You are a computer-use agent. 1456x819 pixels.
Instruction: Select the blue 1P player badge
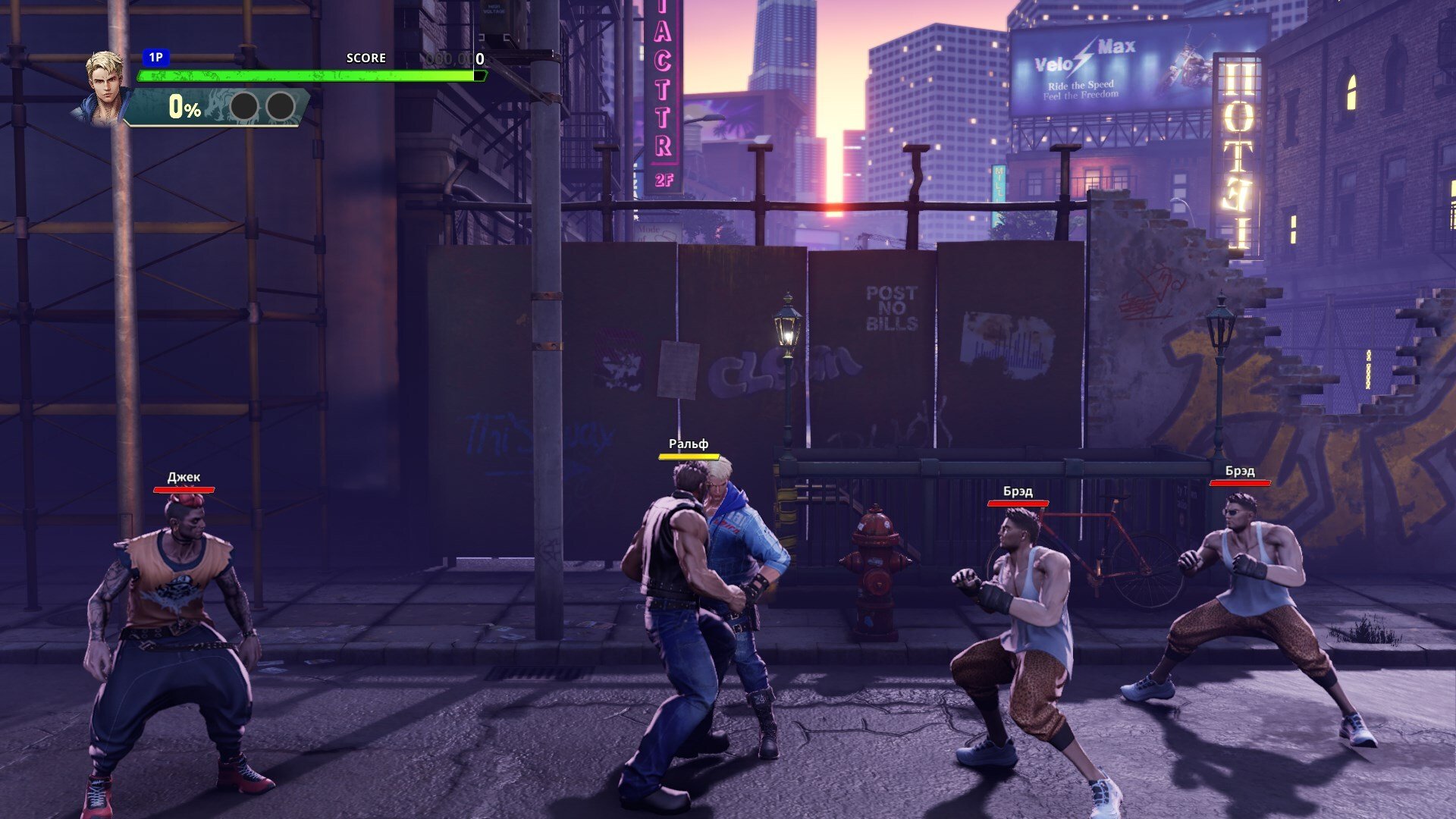click(x=155, y=58)
